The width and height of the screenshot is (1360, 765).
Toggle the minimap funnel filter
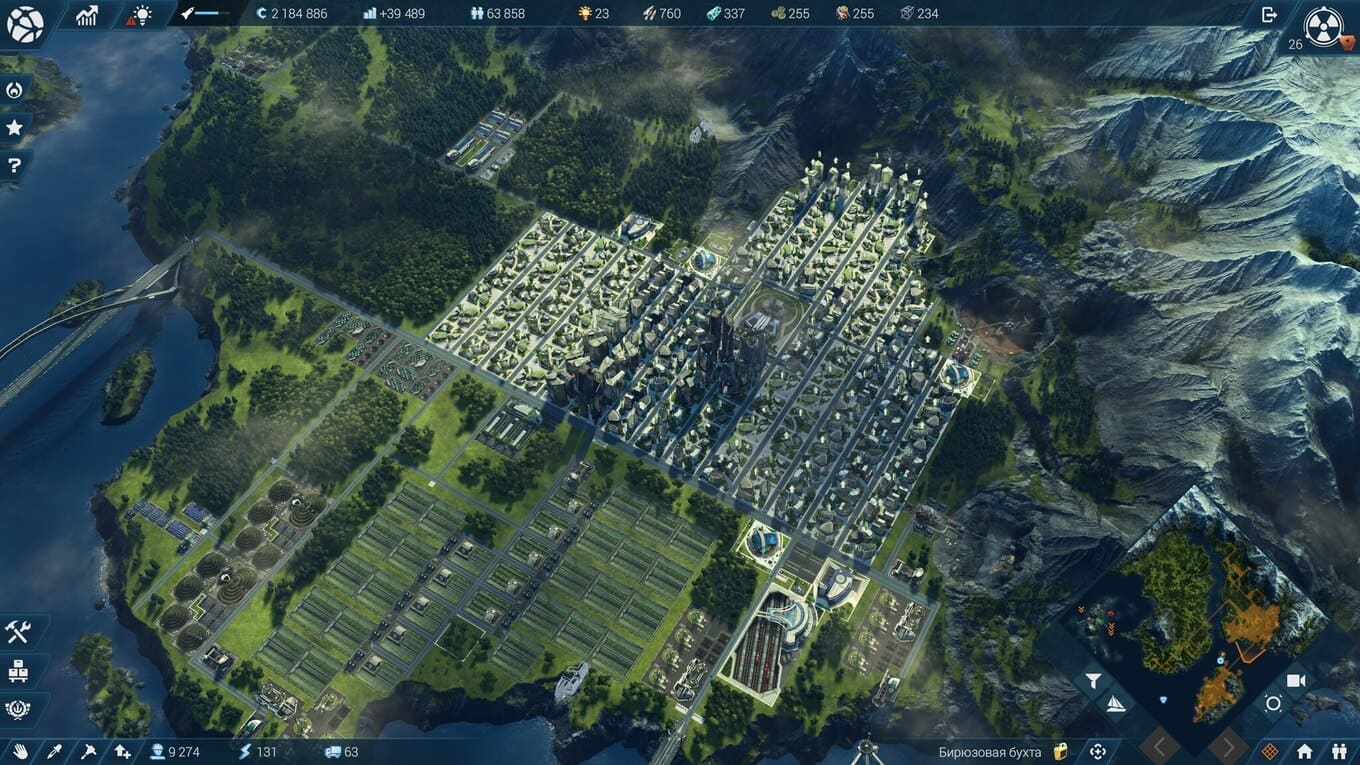[x=1093, y=681]
